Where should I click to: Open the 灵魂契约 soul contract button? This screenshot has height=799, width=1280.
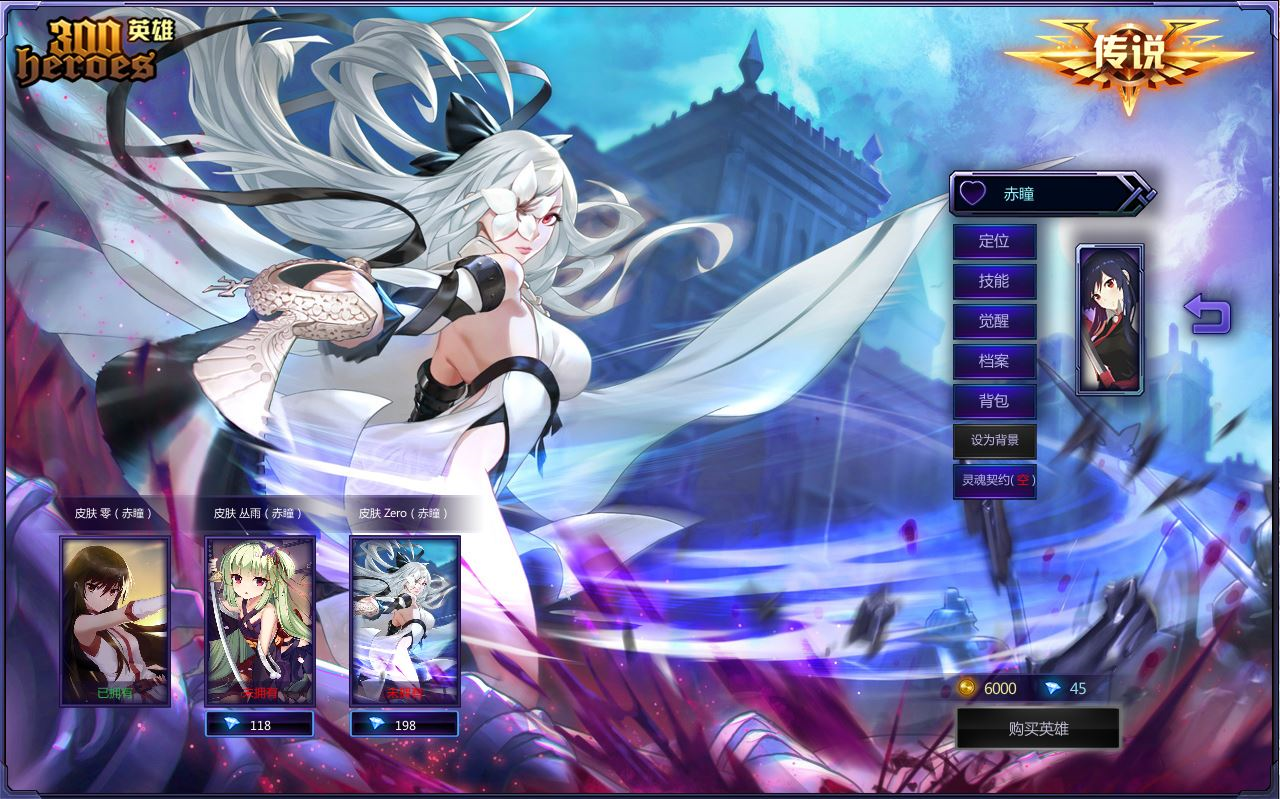[994, 480]
